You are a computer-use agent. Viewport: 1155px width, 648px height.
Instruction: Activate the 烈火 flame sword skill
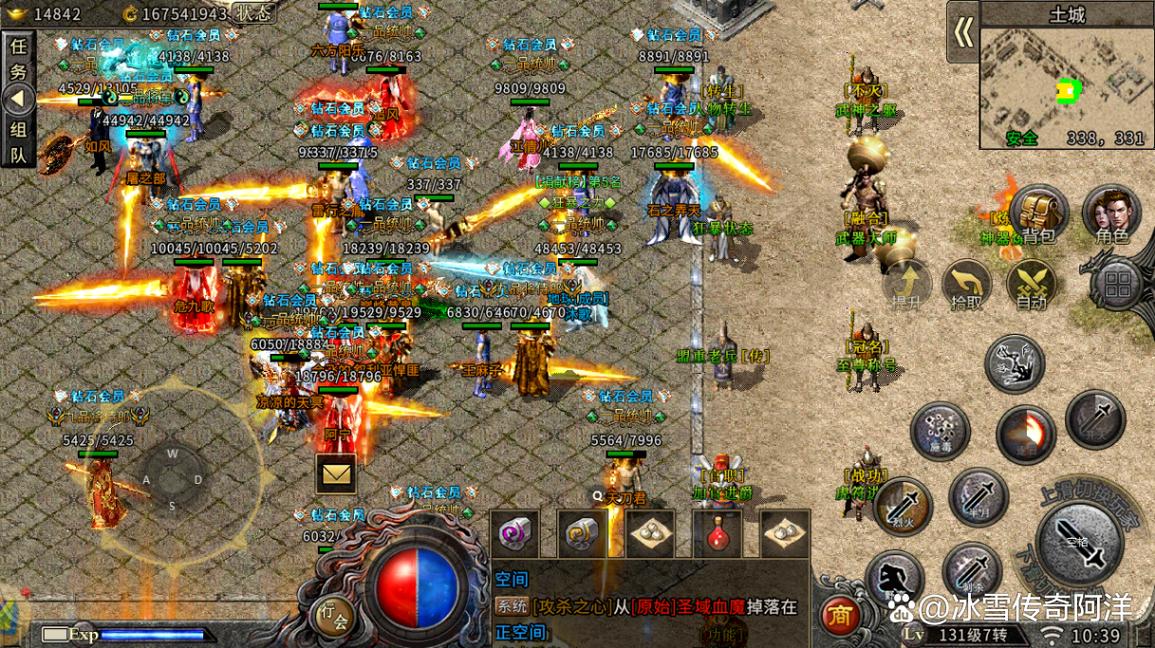pyautogui.click(x=903, y=505)
